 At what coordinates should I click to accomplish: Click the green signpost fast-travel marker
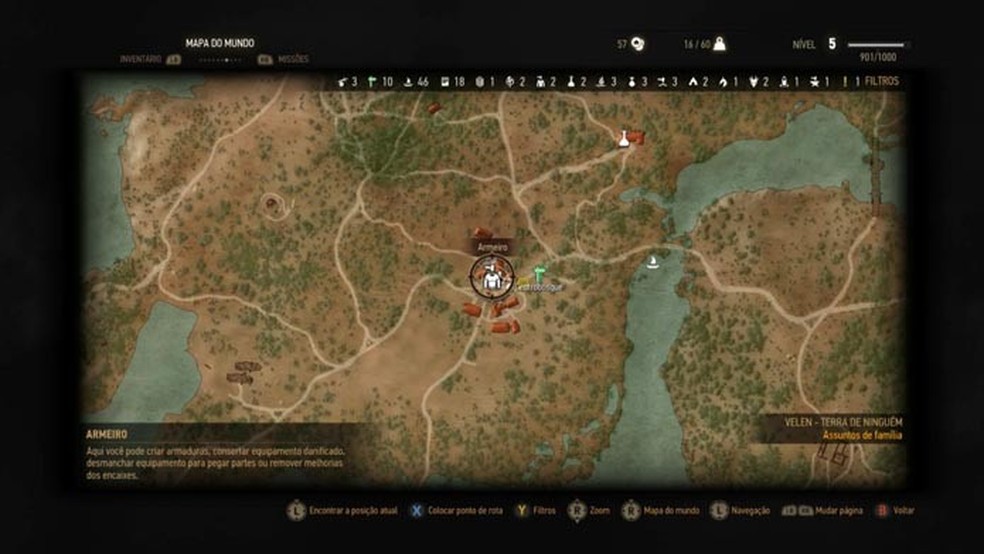tap(539, 272)
